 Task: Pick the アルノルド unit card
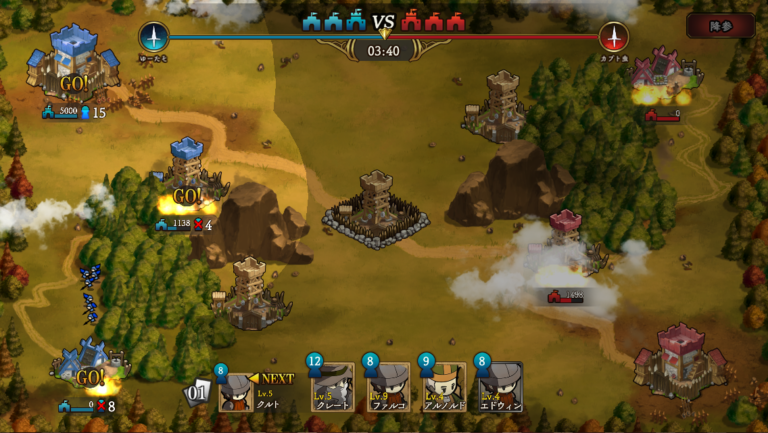point(443,387)
